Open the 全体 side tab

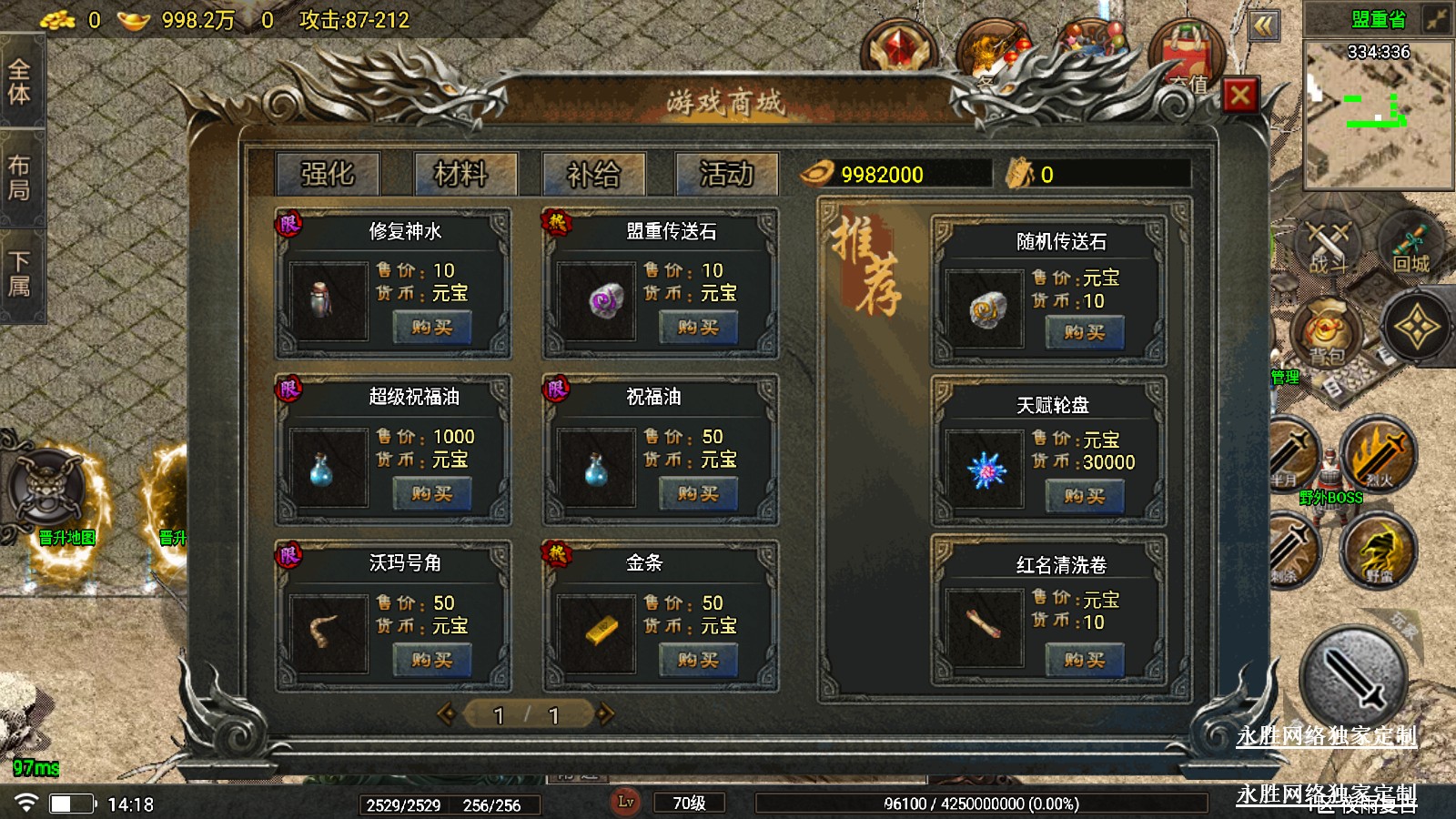tap(19, 82)
